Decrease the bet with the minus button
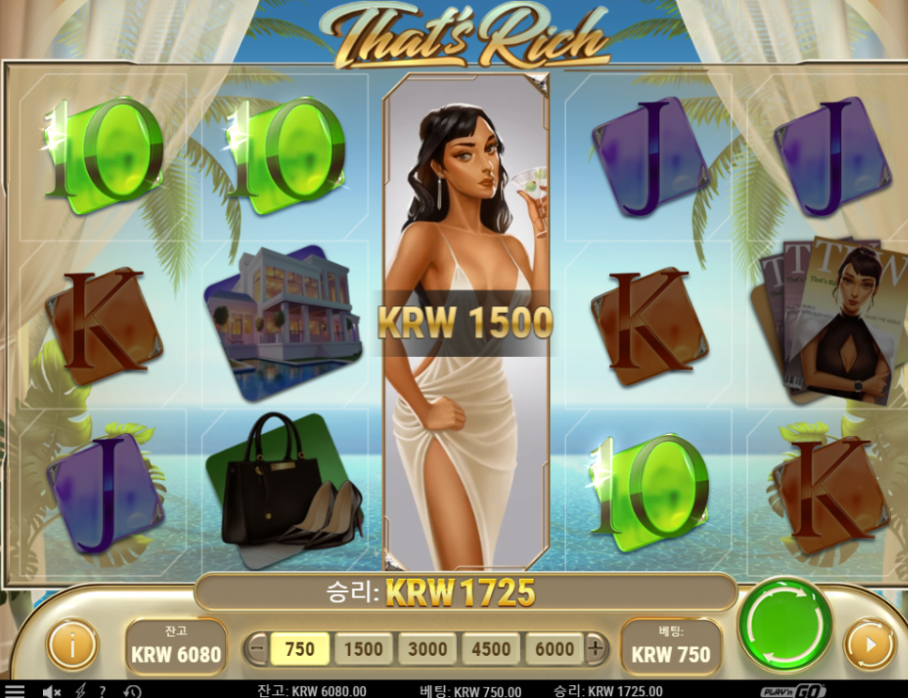Screen dimensions: 908x698 click(x=256, y=648)
